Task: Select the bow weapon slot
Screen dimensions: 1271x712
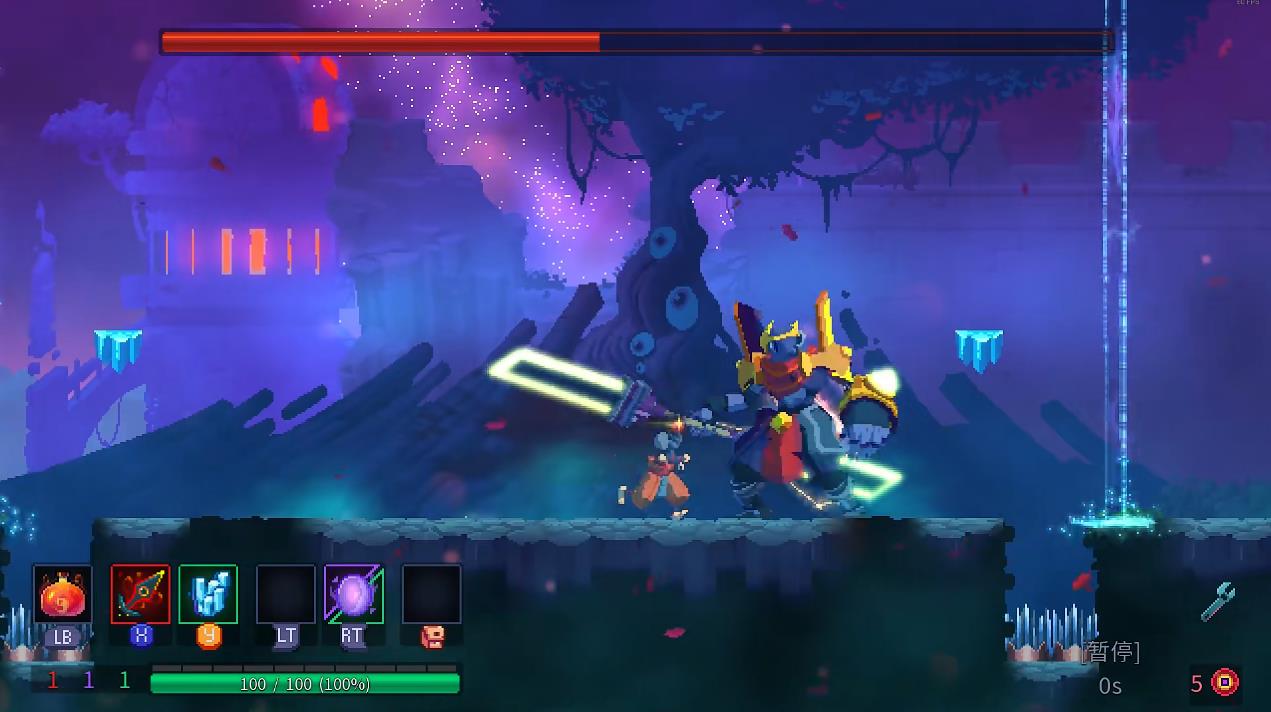Action: tap(140, 594)
